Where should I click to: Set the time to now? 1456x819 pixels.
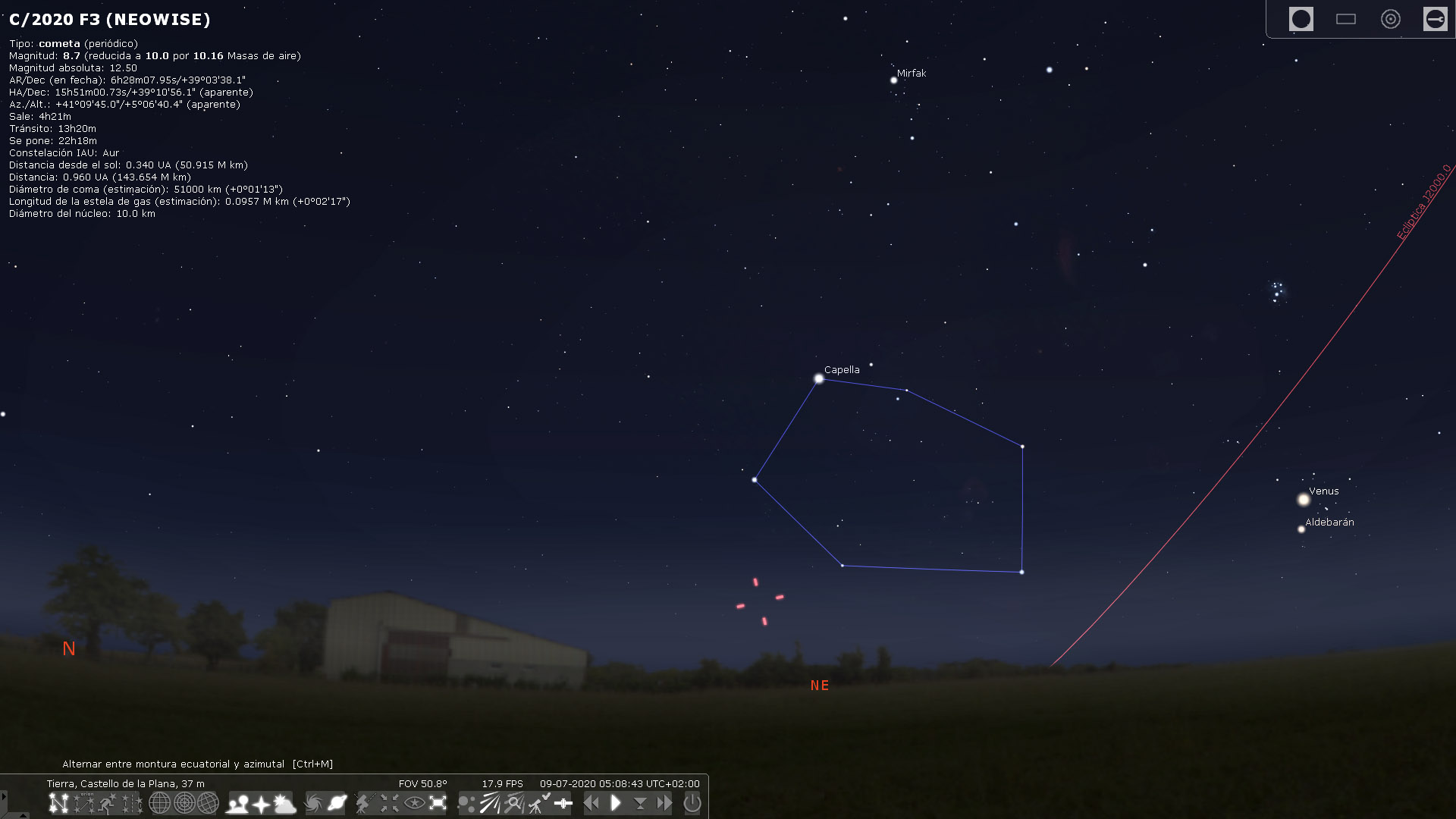tap(642, 803)
